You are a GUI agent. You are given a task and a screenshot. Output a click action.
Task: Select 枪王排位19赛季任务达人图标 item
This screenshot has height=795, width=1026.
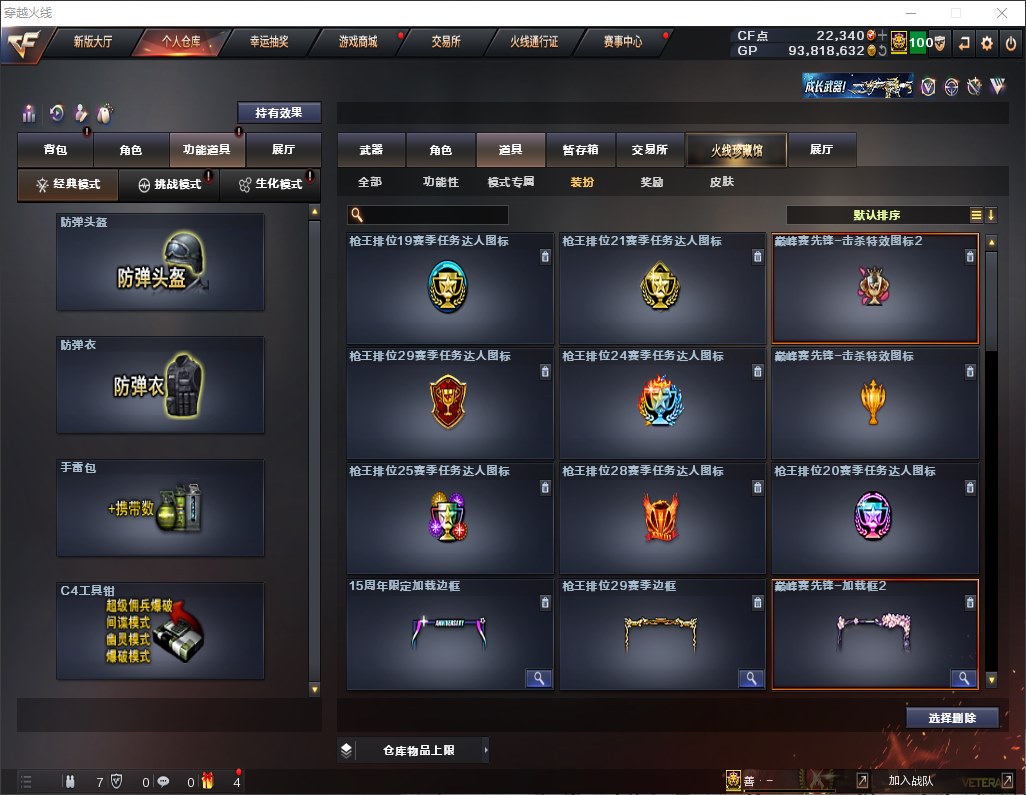450,289
